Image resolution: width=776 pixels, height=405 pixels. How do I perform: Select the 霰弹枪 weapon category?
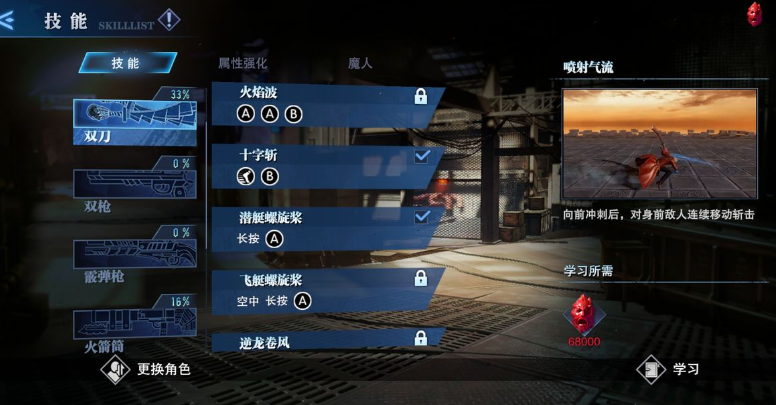click(134, 257)
